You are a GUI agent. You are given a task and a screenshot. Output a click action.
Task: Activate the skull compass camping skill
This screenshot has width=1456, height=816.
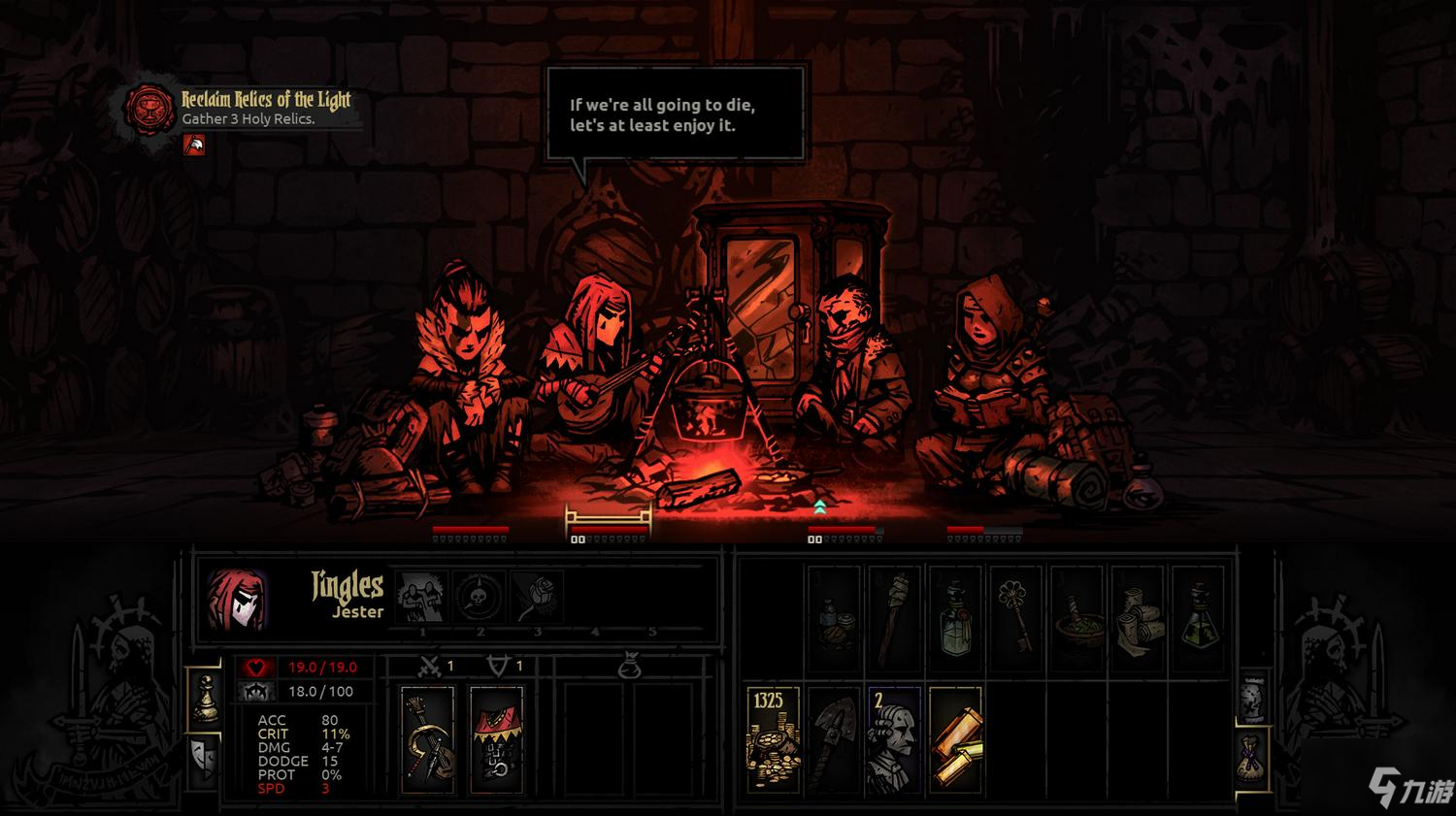480,597
